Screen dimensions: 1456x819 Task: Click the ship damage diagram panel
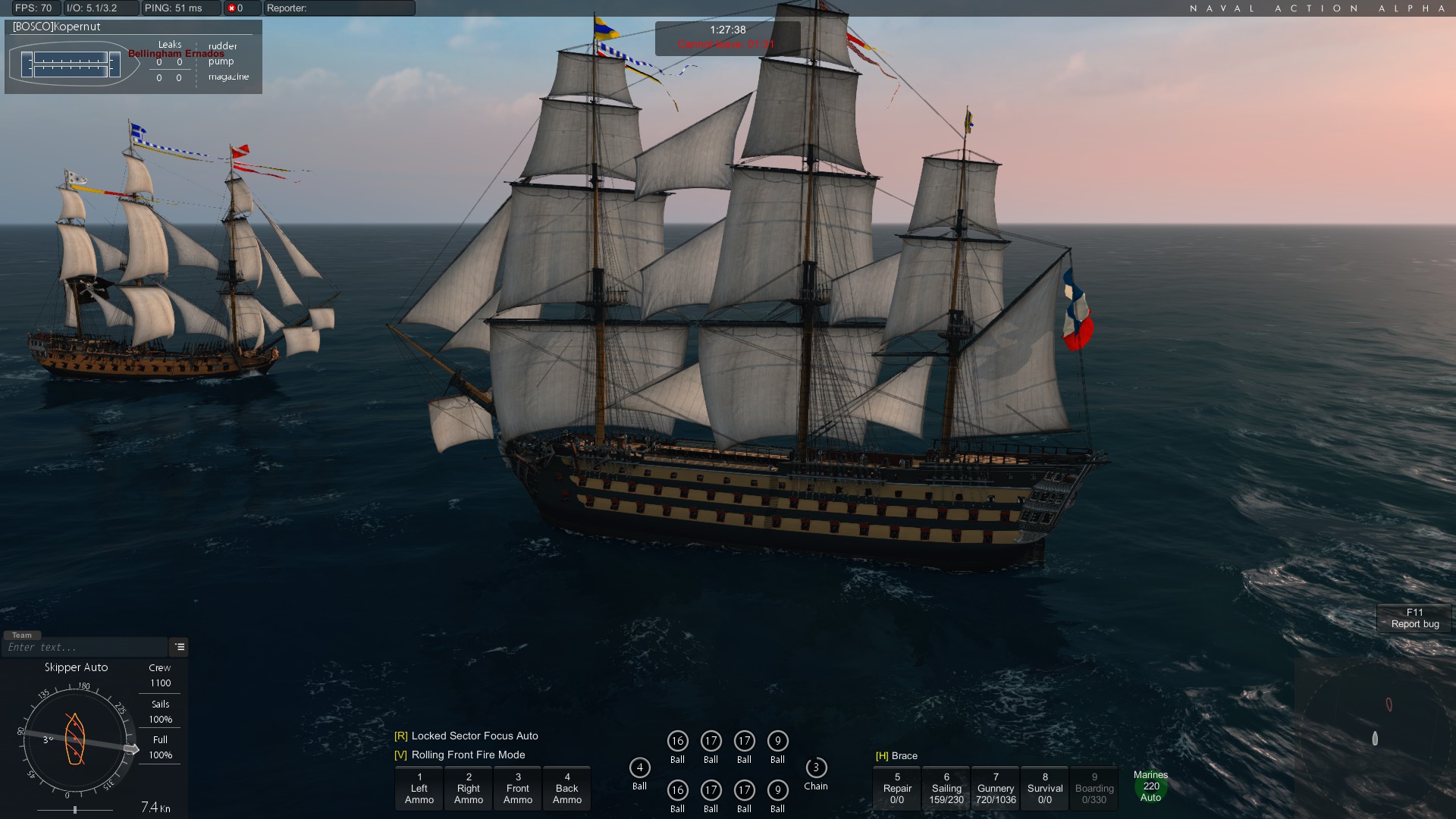coord(72,64)
